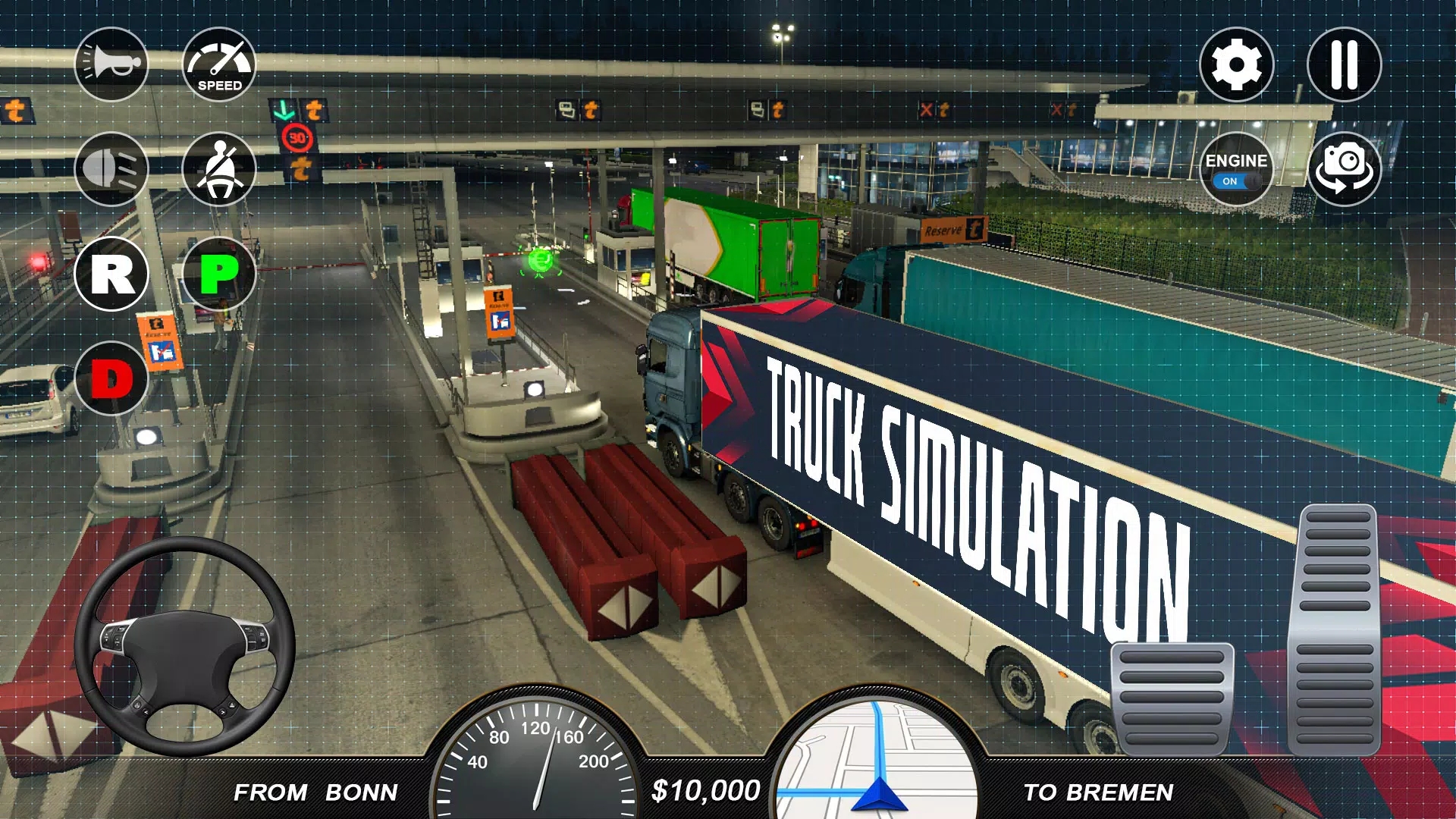The image size is (1456, 819).
Task: Step on the brake pedal
Action: click(x=1172, y=698)
